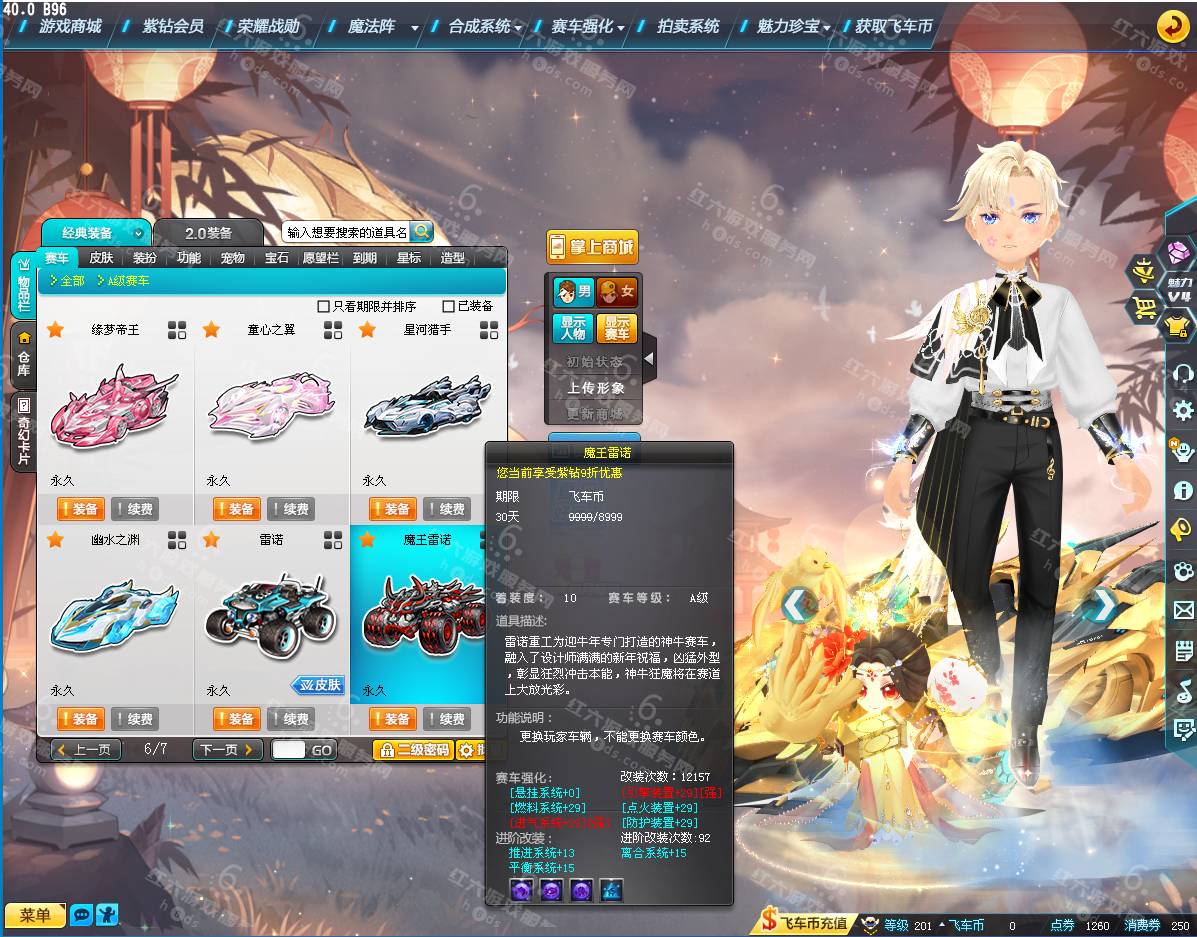Open the 掌上商城 mobile shop

pos(592,247)
